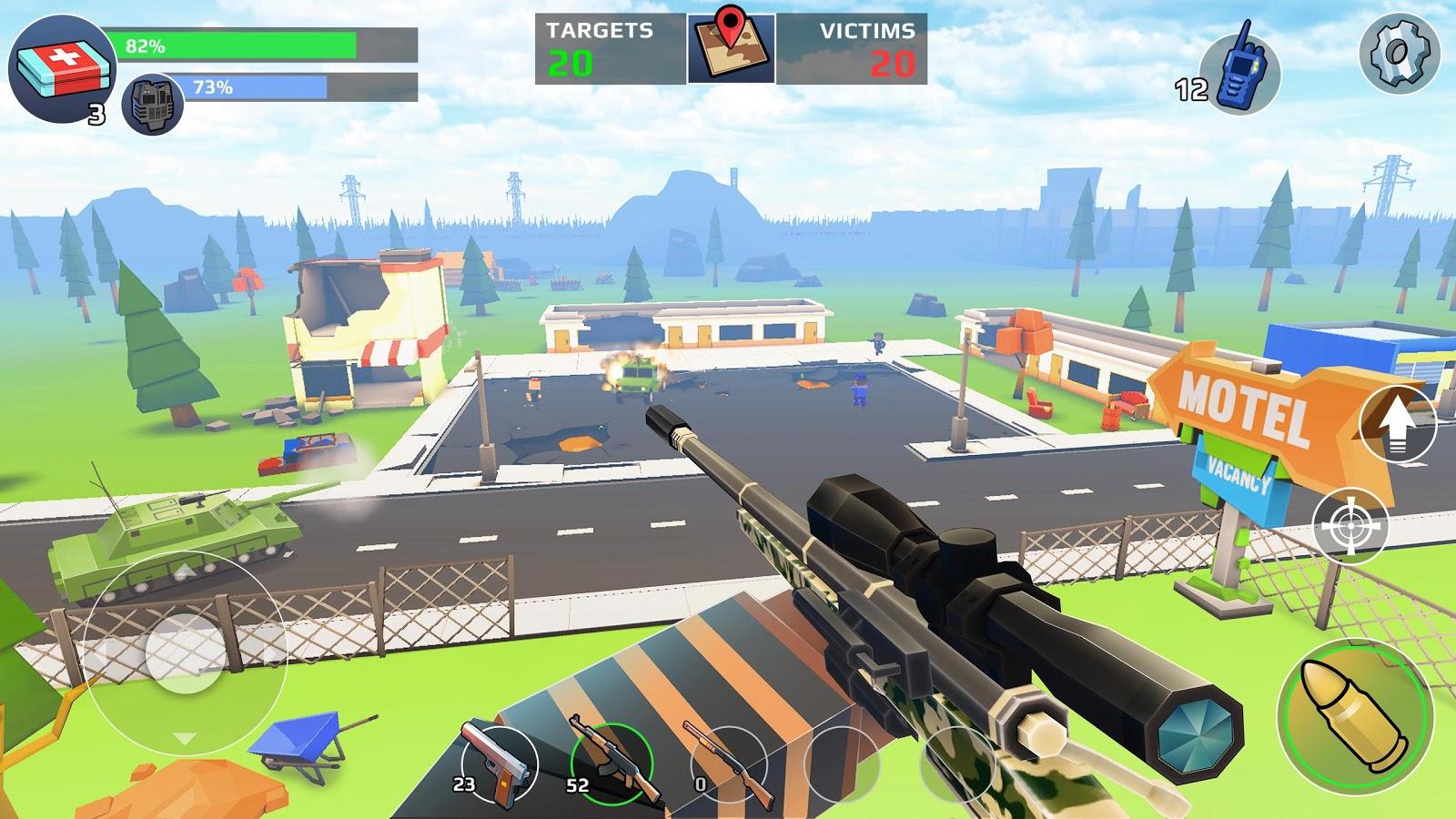Use the blue walkie-talkie radio
This screenshot has height=819, width=1456.
[x=1239, y=72]
